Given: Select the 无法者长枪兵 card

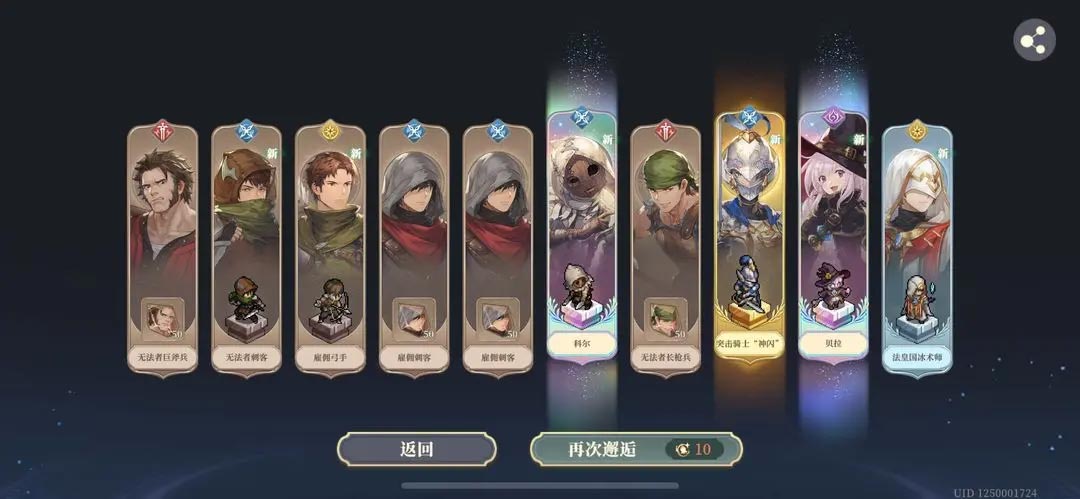Looking at the screenshot, I should (x=666, y=250).
